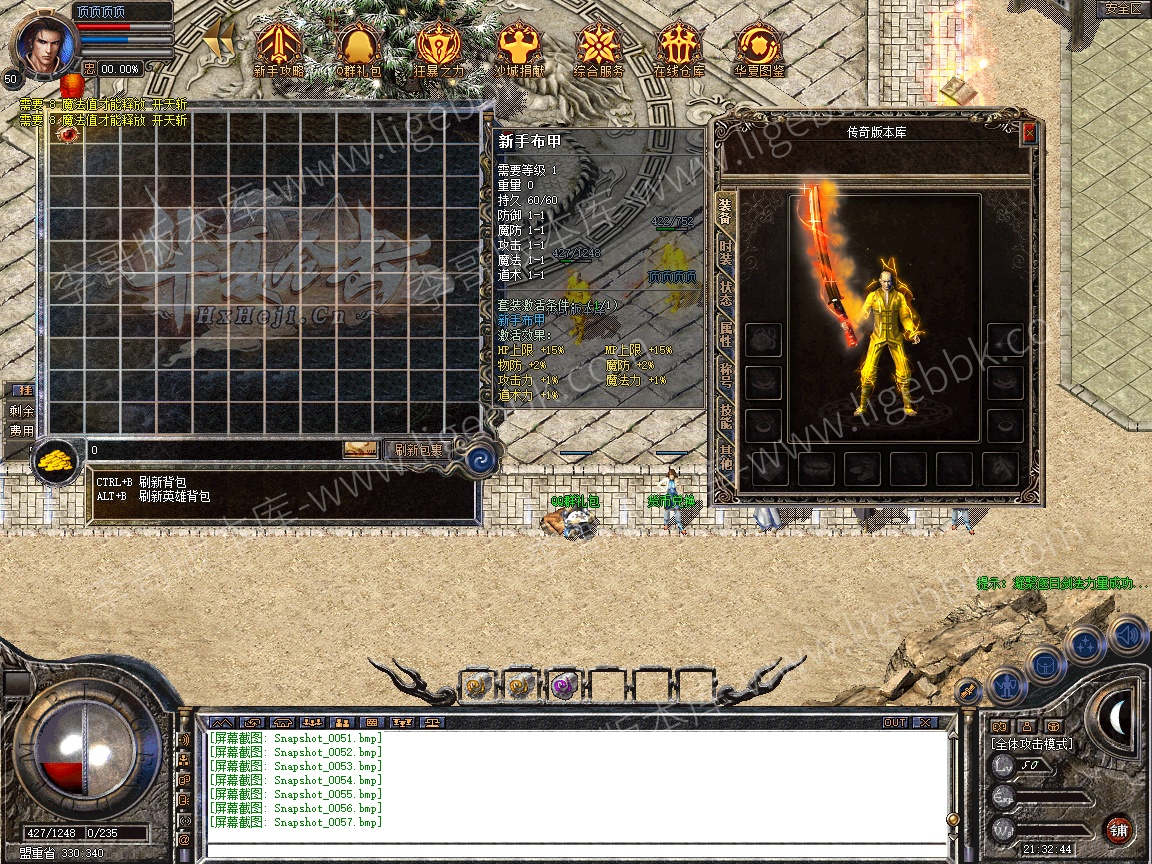The image size is (1152, 864).
Task: Toggle the 全体攻击模式 attack mode label
Action: click(x=1030, y=744)
